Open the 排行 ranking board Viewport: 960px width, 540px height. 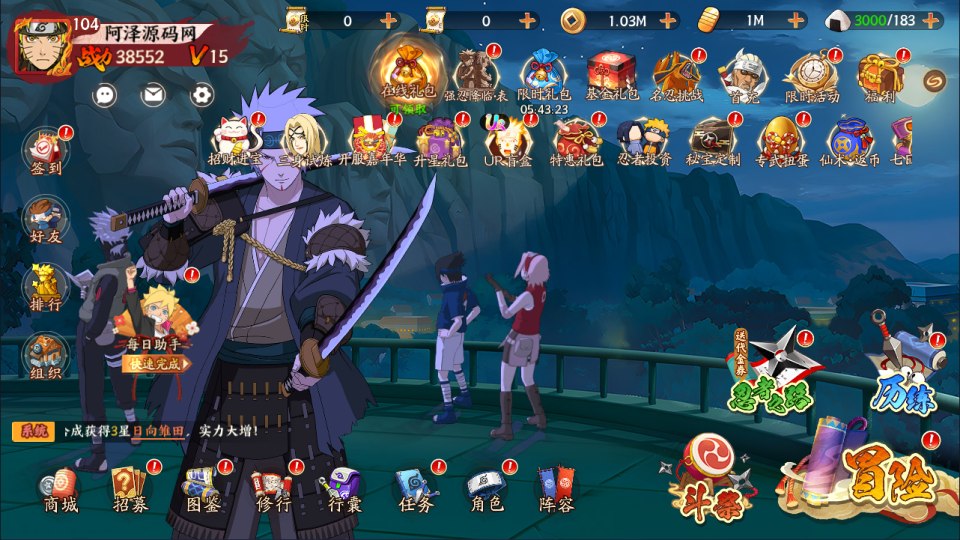click(x=46, y=287)
